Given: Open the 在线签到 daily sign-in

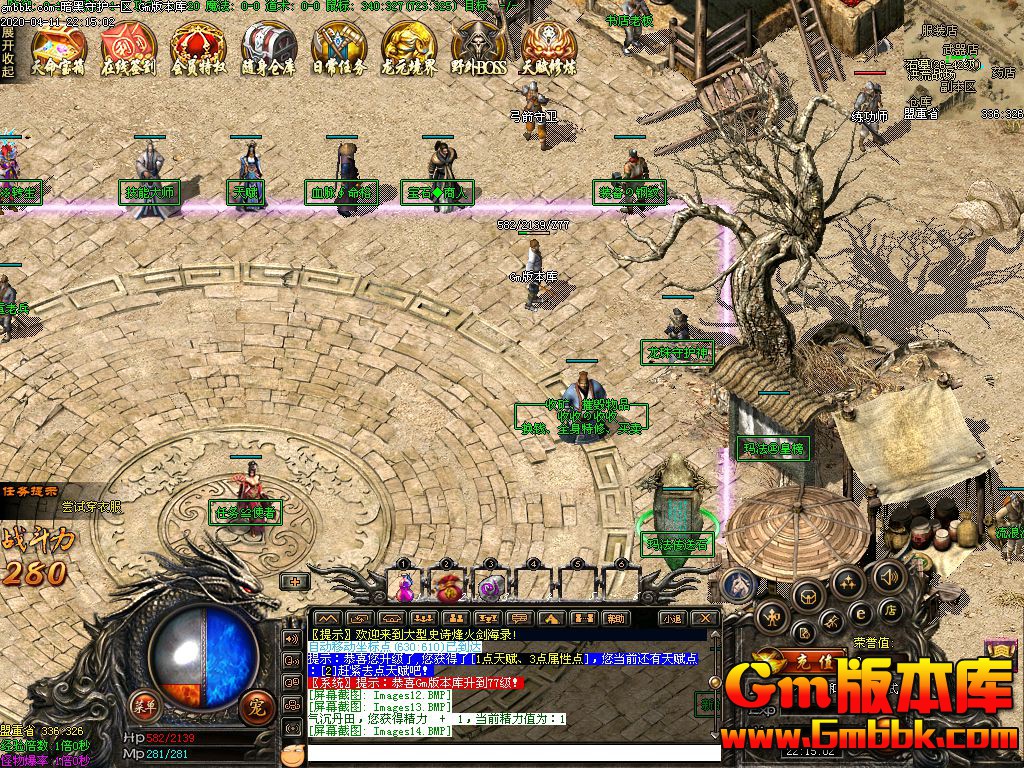Looking at the screenshot, I should click(129, 48).
